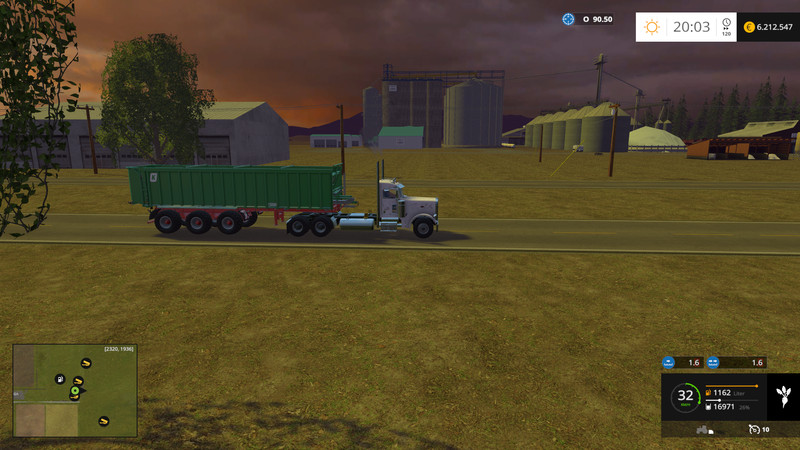Click the cruise control speed icon
This screenshot has width=800, height=450.
coord(753,429)
